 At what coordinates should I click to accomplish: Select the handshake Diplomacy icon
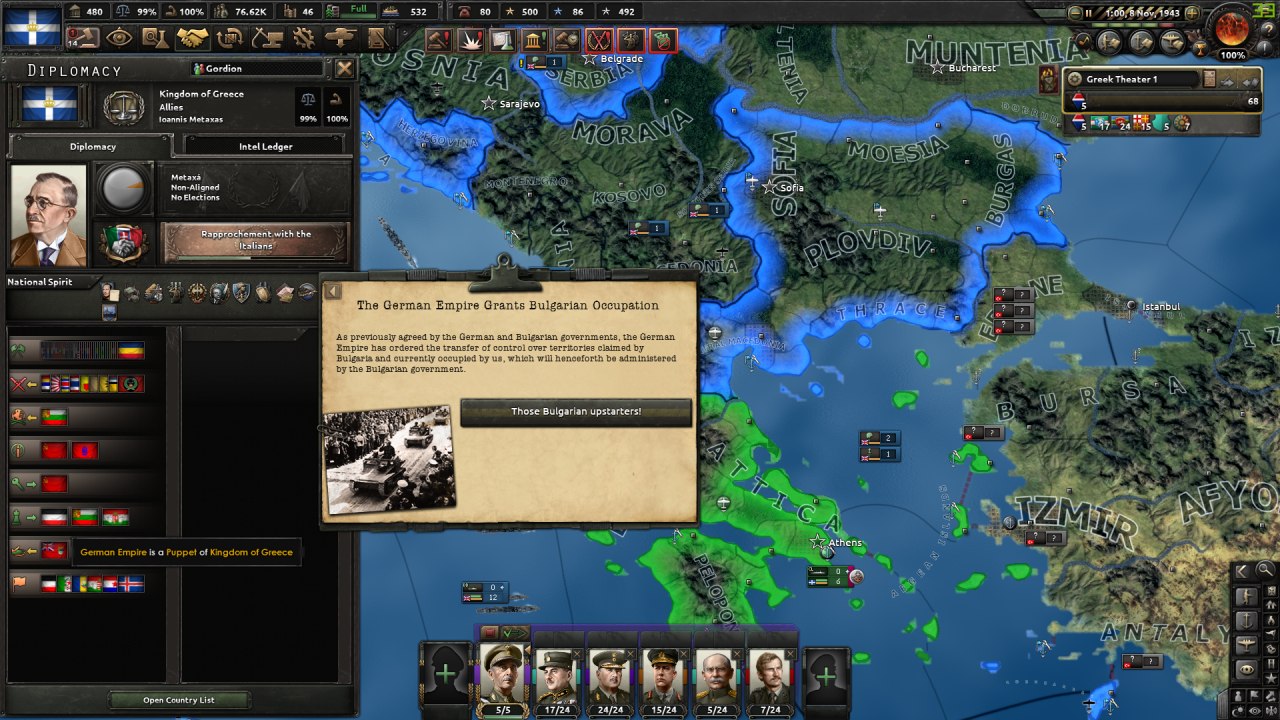pyautogui.click(x=191, y=38)
